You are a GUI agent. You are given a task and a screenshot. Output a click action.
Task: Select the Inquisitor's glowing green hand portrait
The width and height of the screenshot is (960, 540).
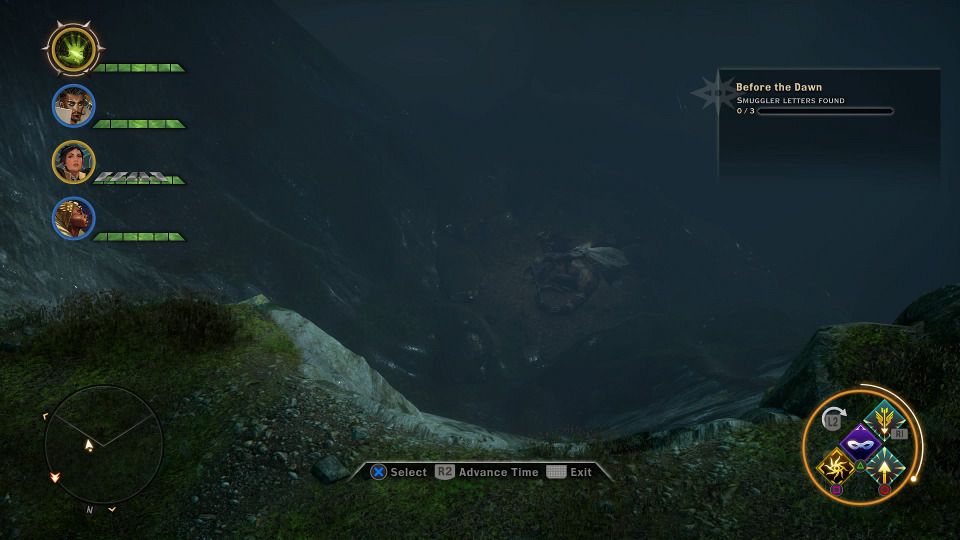click(73, 47)
